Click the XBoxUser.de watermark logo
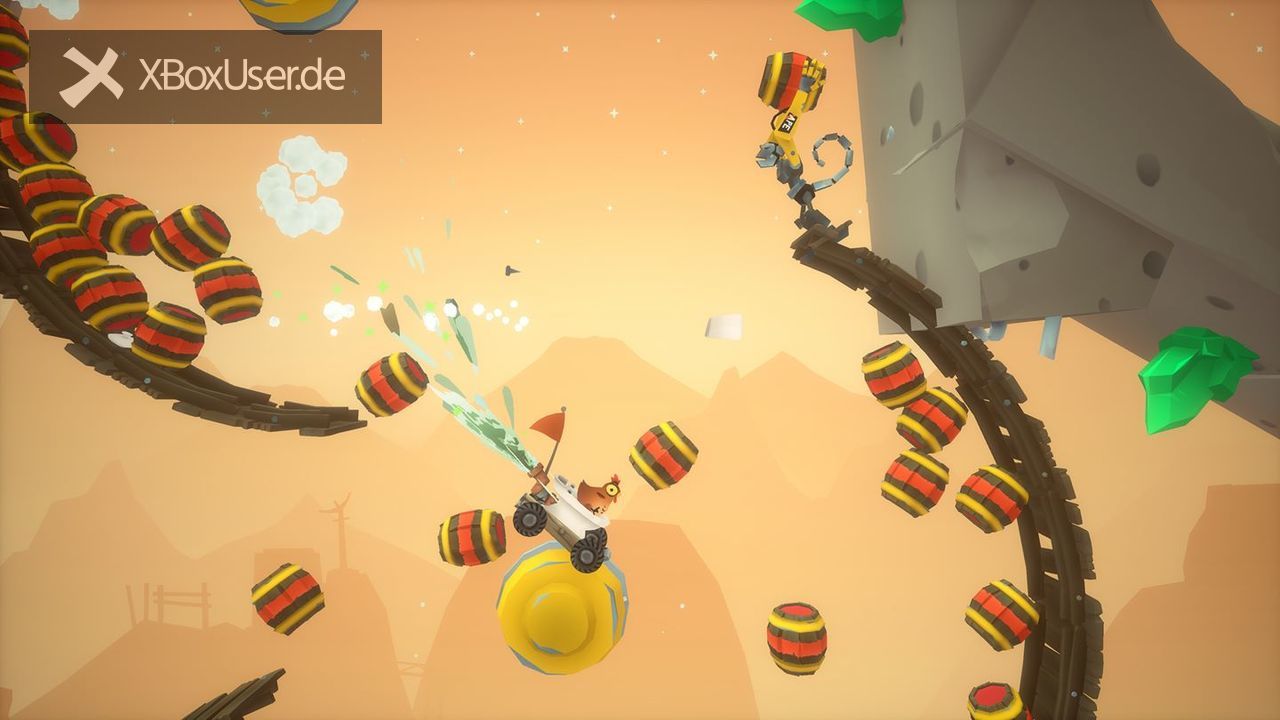 205,77
